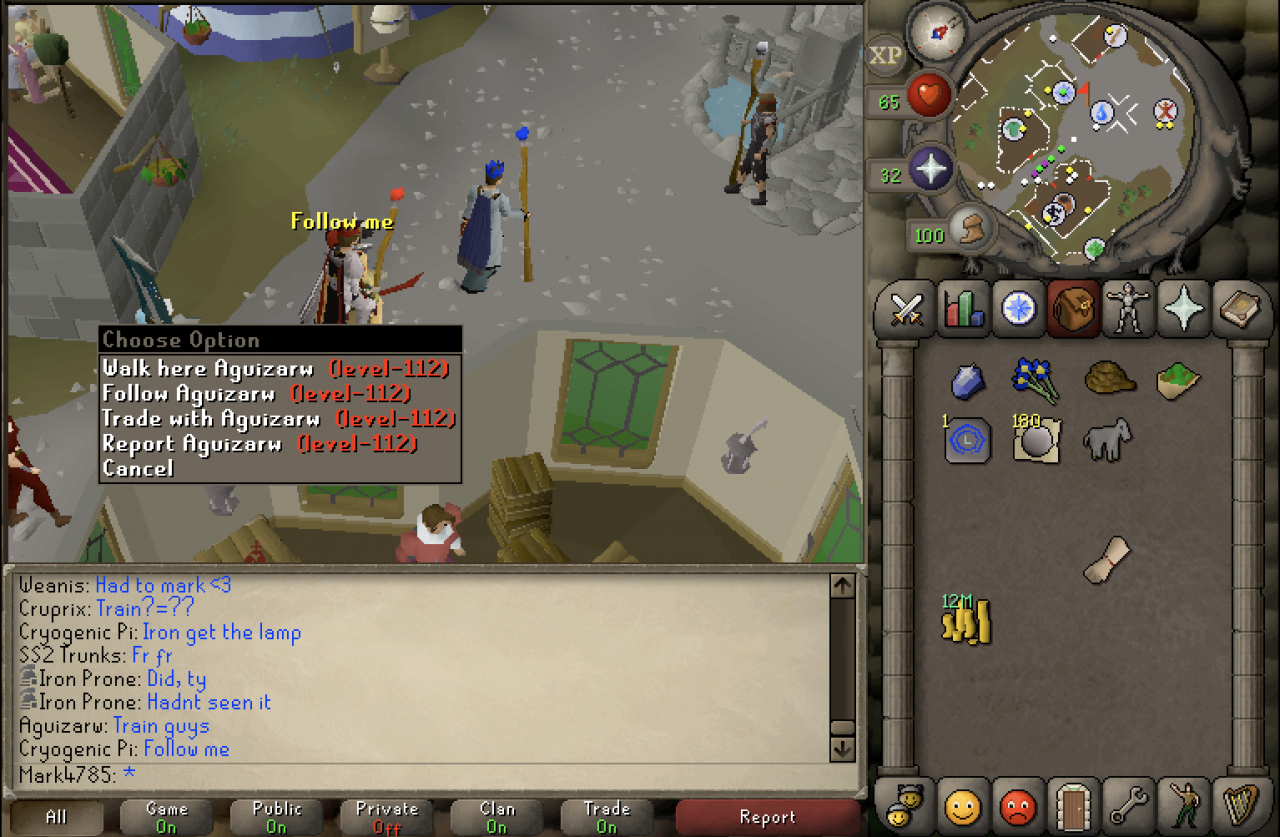Open the combat options tab
Viewport: 1280px width, 837px height.
coord(907,309)
